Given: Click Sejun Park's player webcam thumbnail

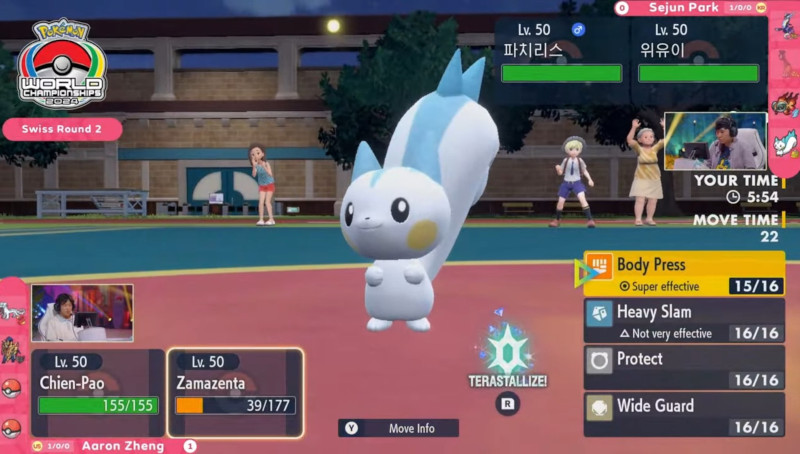Looking at the screenshot, I should pyautogui.click(x=715, y=141).
